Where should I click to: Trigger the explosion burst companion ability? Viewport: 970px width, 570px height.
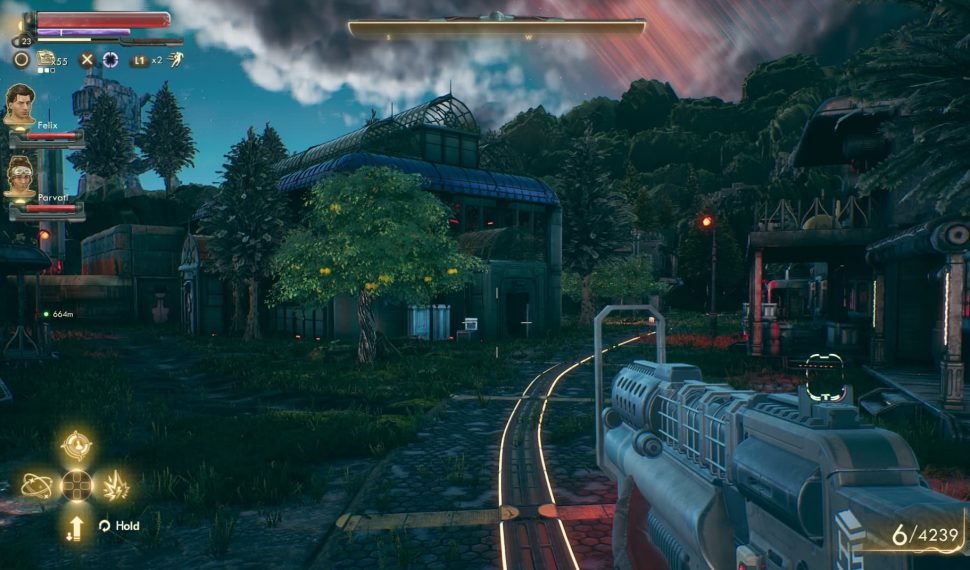pos(116,486)
